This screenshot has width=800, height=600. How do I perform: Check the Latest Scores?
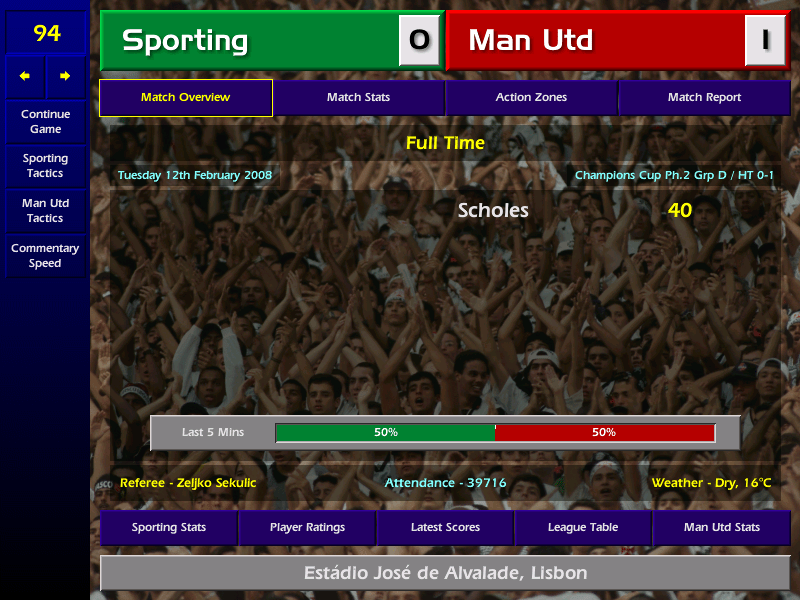click(445, 528)
